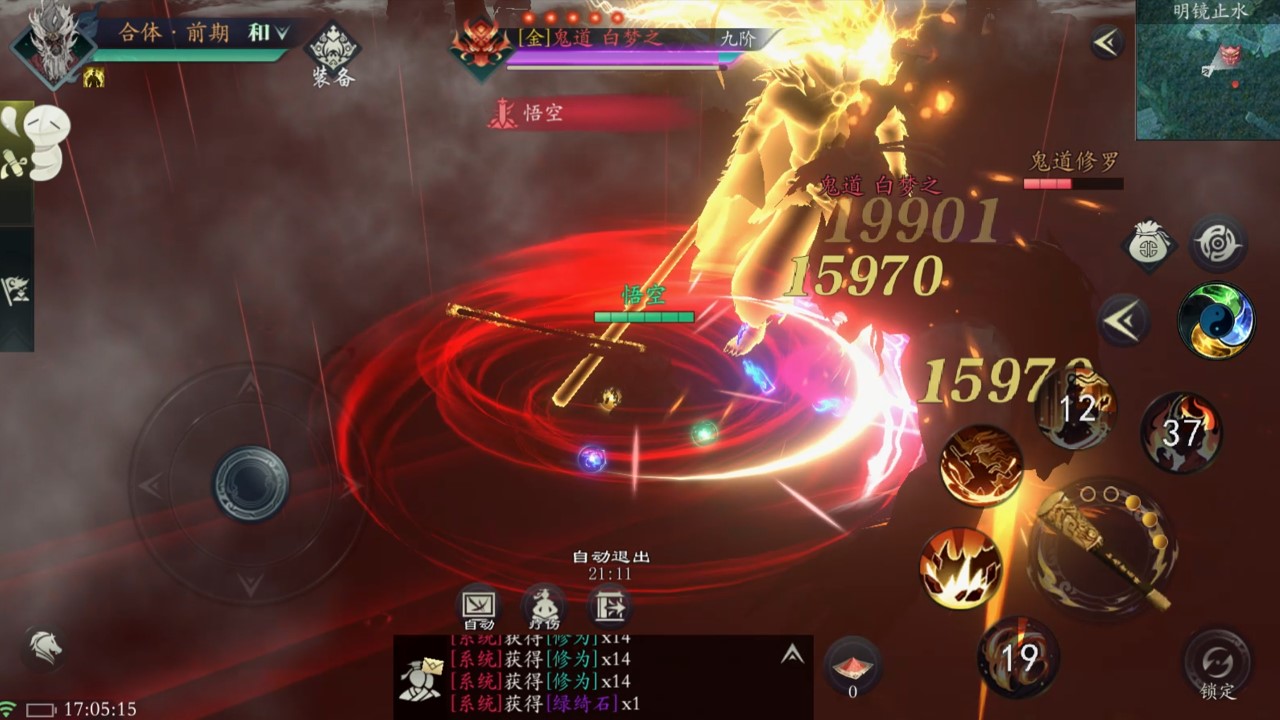Cast the flaming ground burst skill

click(x=961, y=568)
